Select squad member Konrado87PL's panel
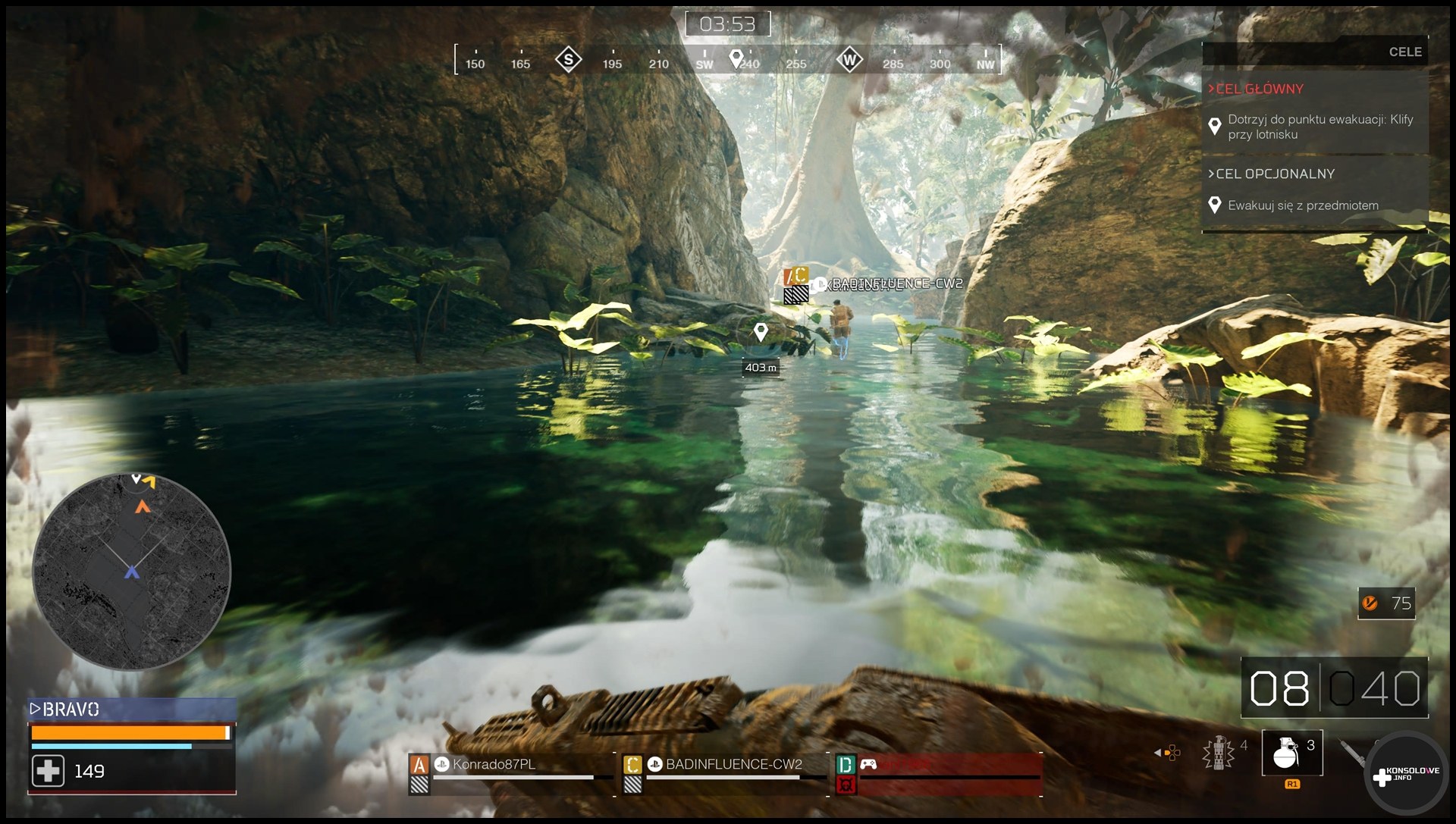 (510, 772)
